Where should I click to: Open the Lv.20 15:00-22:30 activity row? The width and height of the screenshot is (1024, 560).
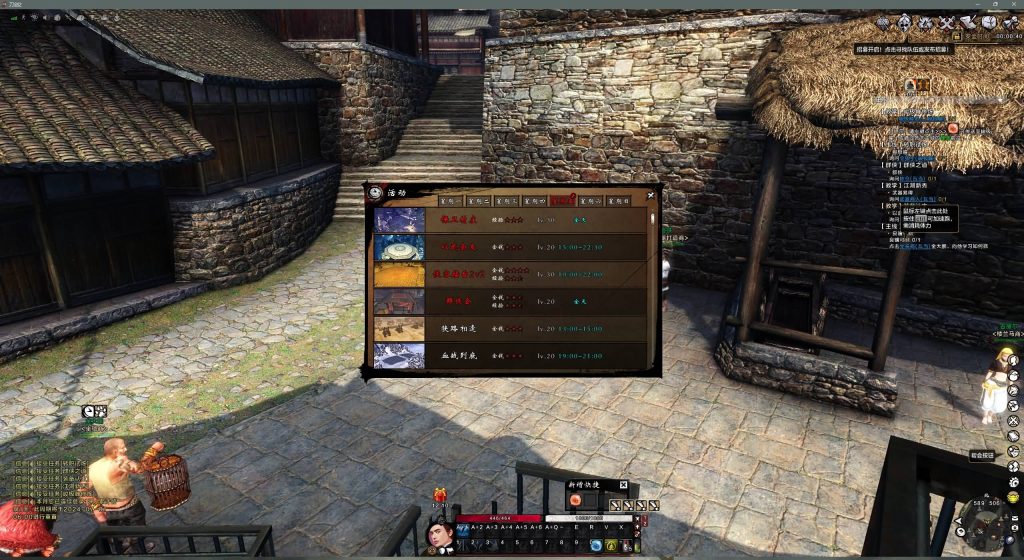pos(510,246)
